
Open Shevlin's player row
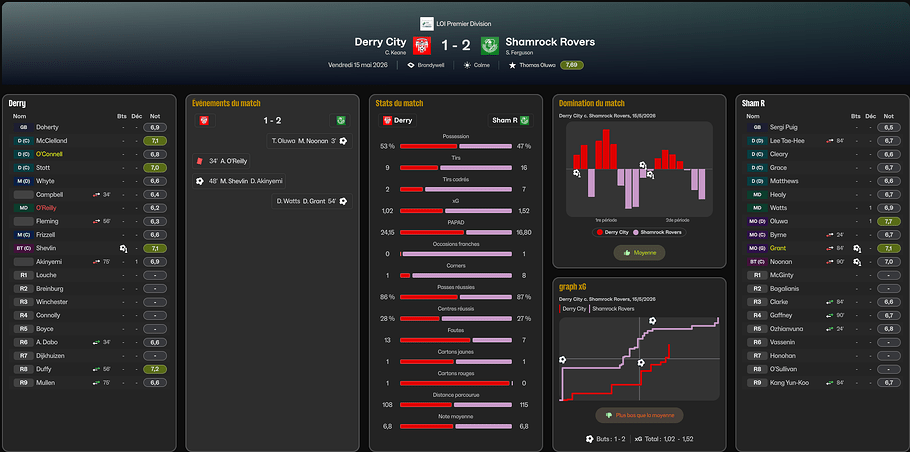click(x=47, y=248)
